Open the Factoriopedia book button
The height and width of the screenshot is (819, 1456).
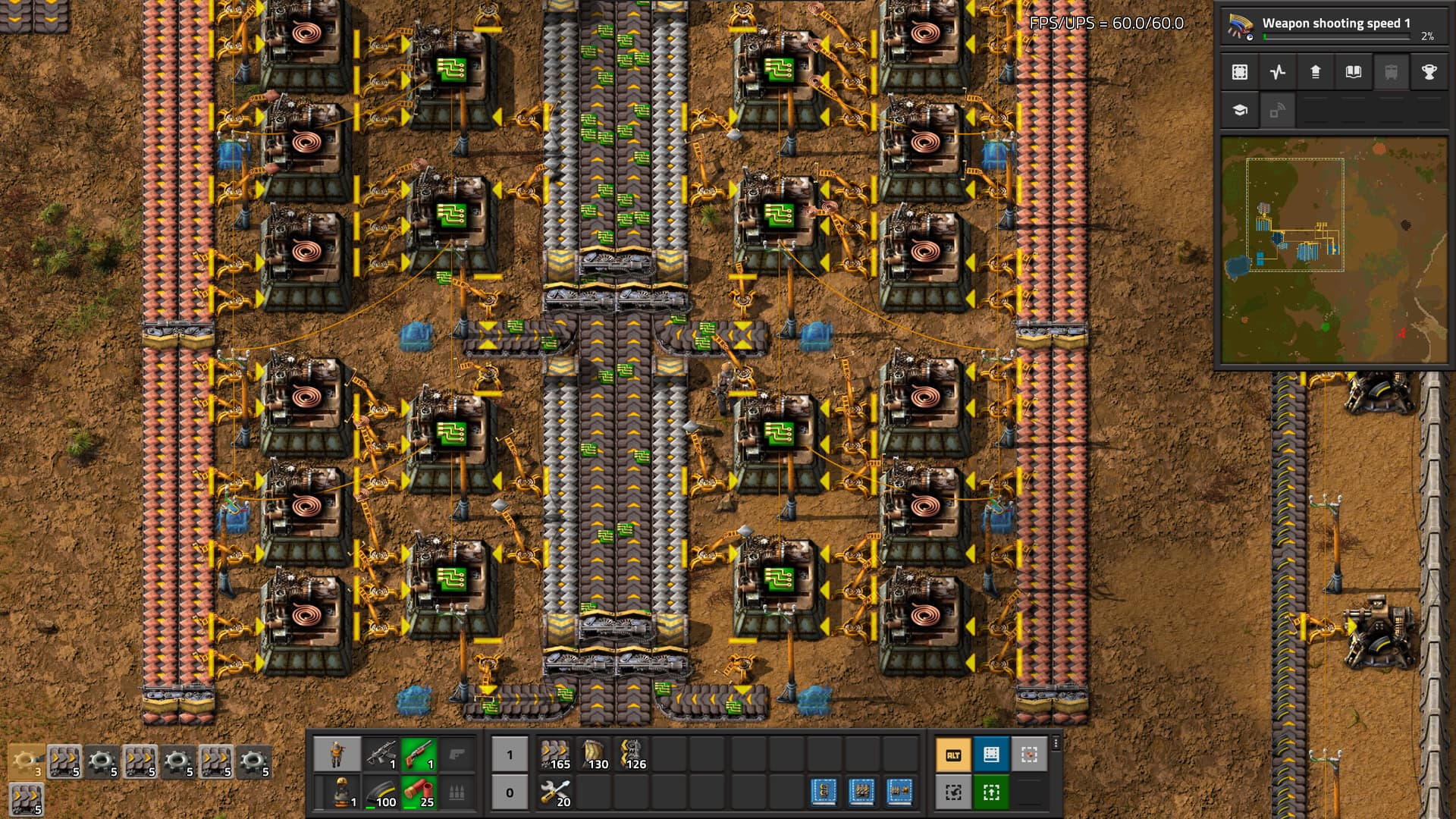click(x=1354, y=72)
